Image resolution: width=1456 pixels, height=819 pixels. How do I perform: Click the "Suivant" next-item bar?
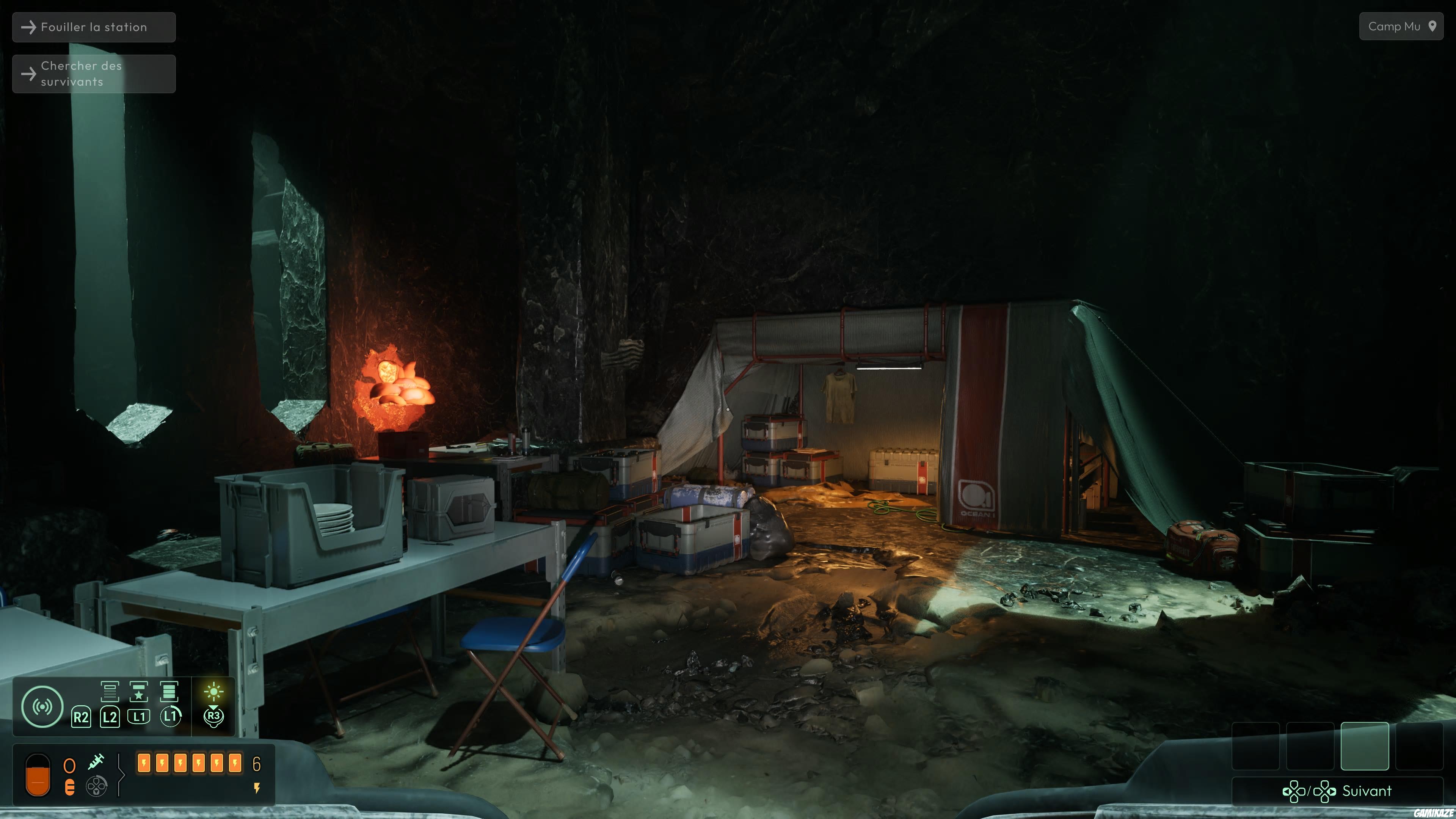1337,791
